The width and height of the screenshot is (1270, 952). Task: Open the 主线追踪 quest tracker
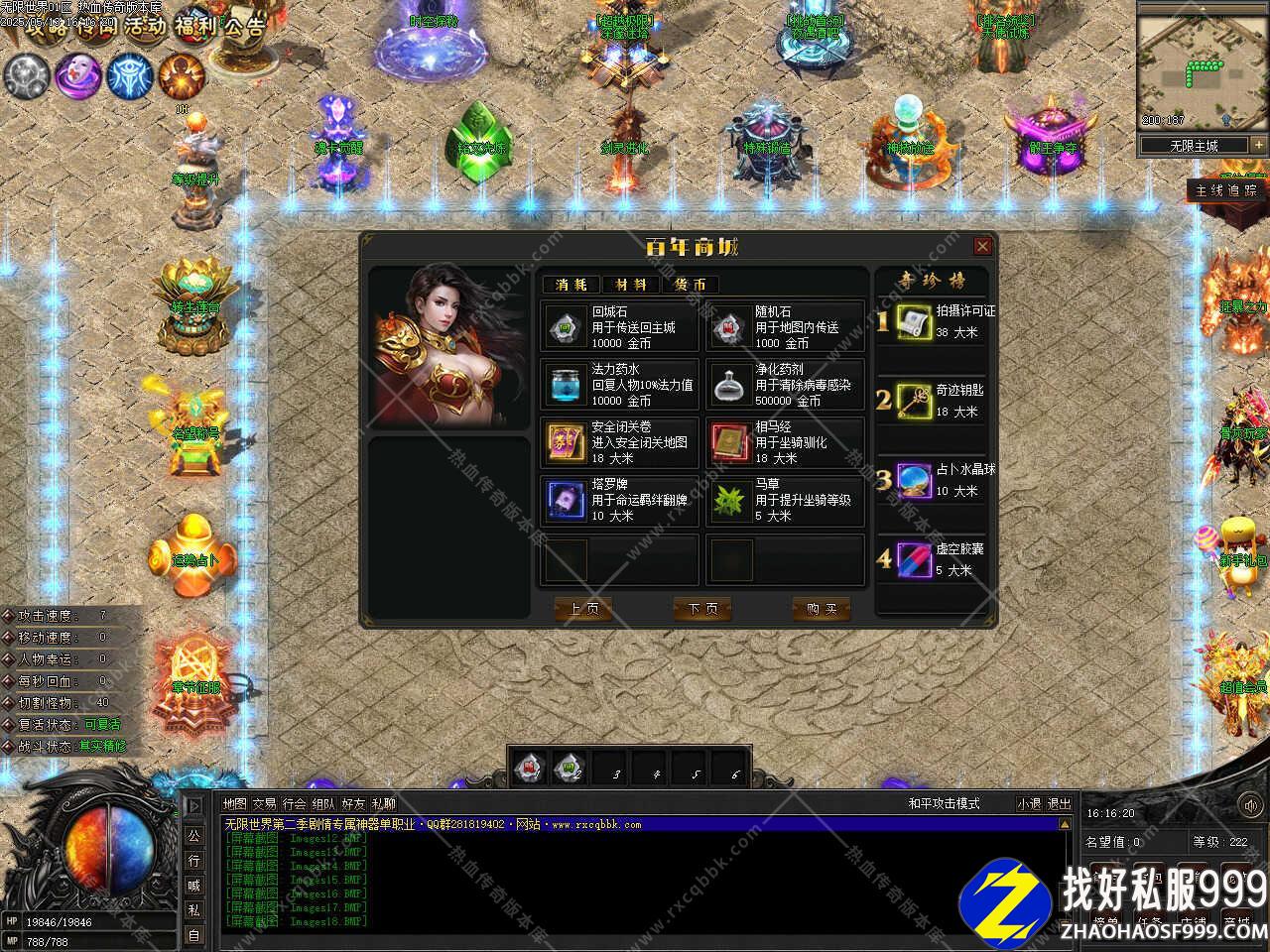1226,190
